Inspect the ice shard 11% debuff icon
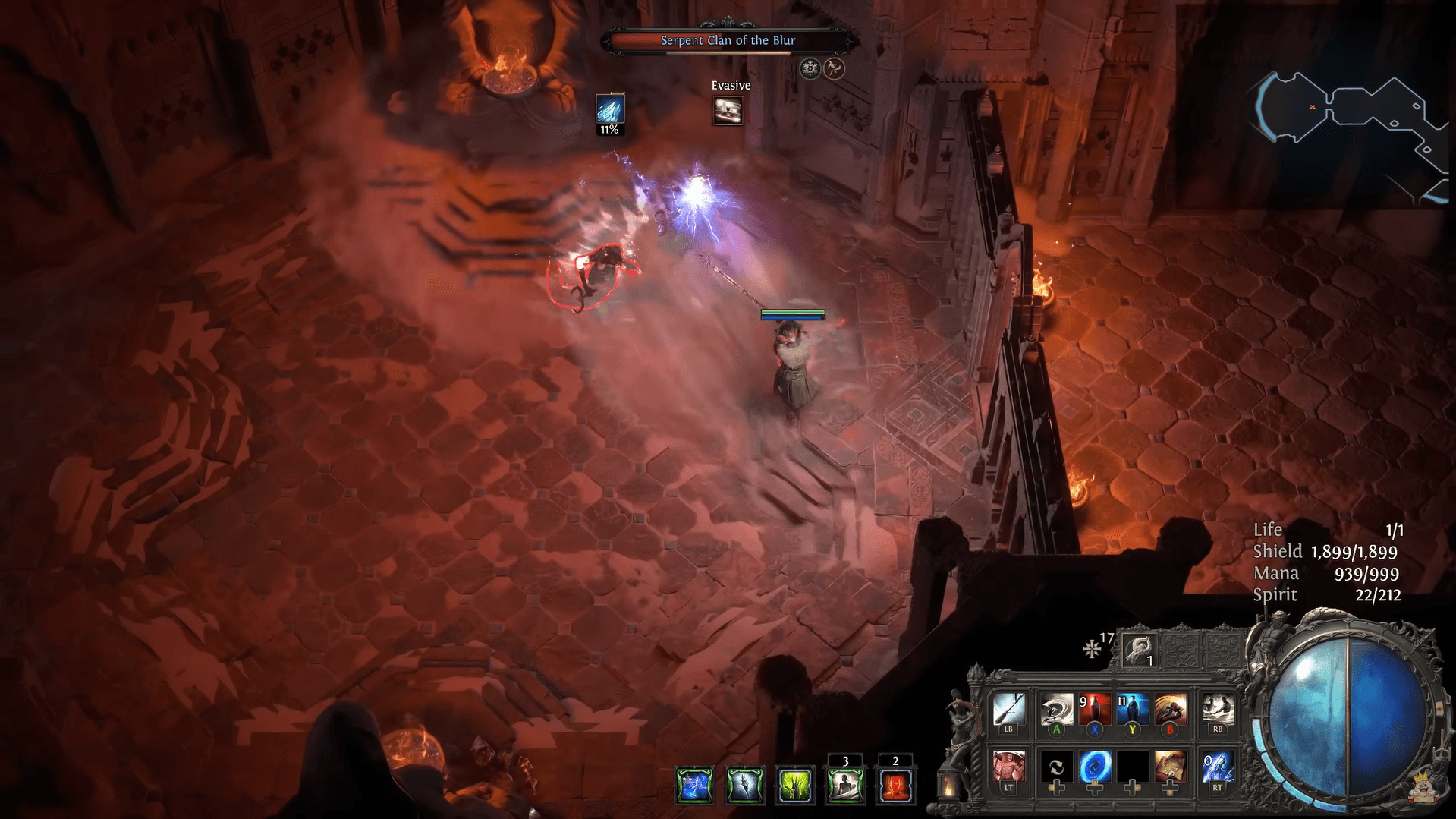Image resolution: width=1456 pixels, height=819 pixels. pos(610,109)
